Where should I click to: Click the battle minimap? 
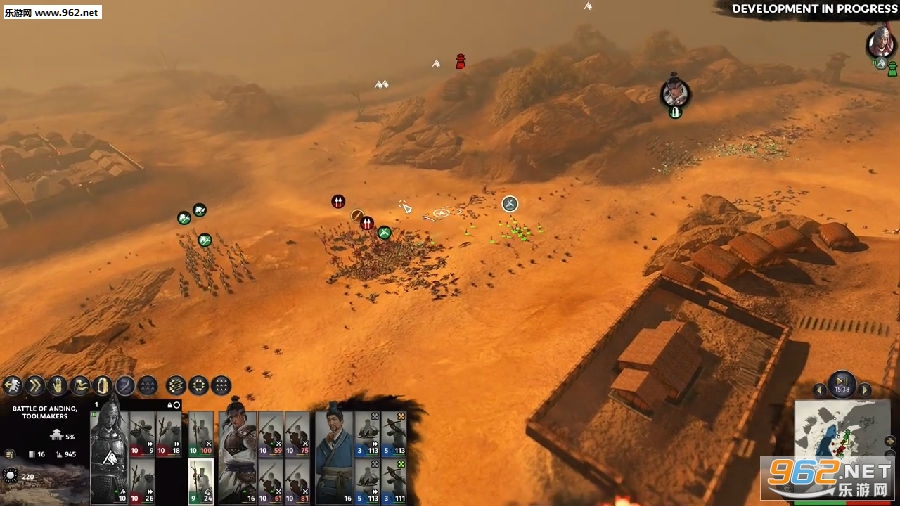coord(842,440)
